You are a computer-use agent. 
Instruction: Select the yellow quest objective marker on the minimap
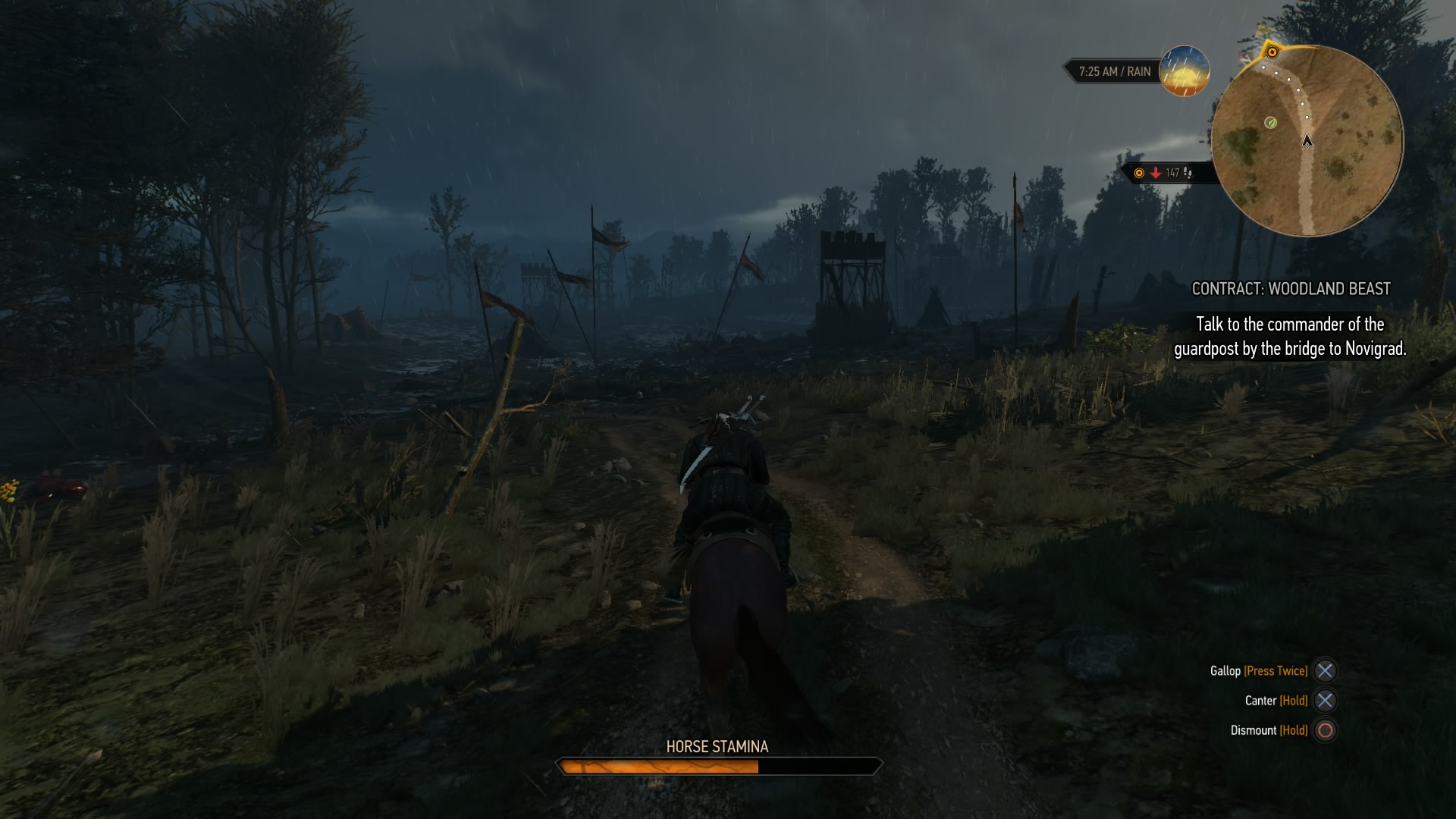pyautogui.click(x=1272, y=52)
